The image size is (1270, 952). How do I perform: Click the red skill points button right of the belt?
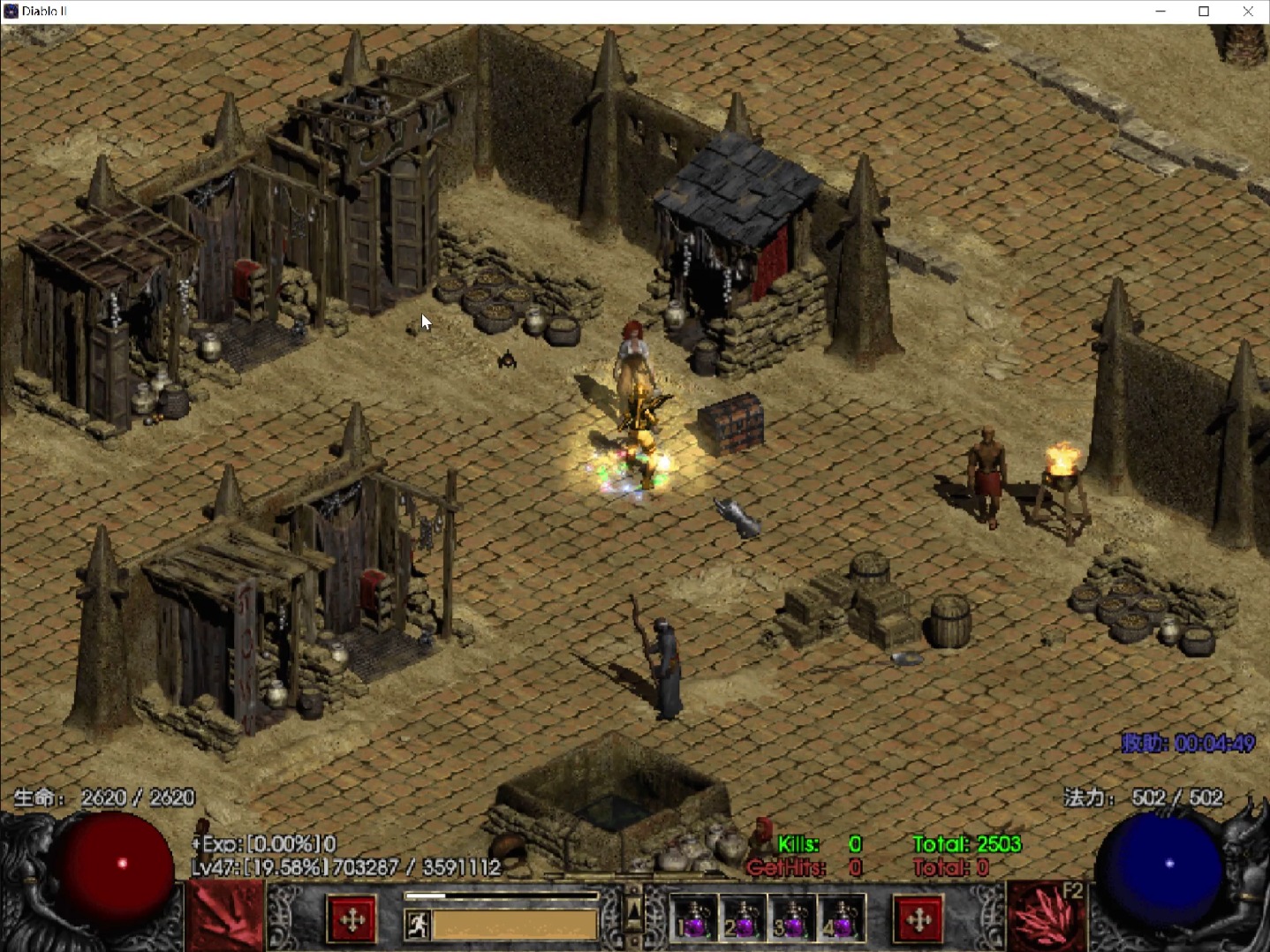pos(918,920)
